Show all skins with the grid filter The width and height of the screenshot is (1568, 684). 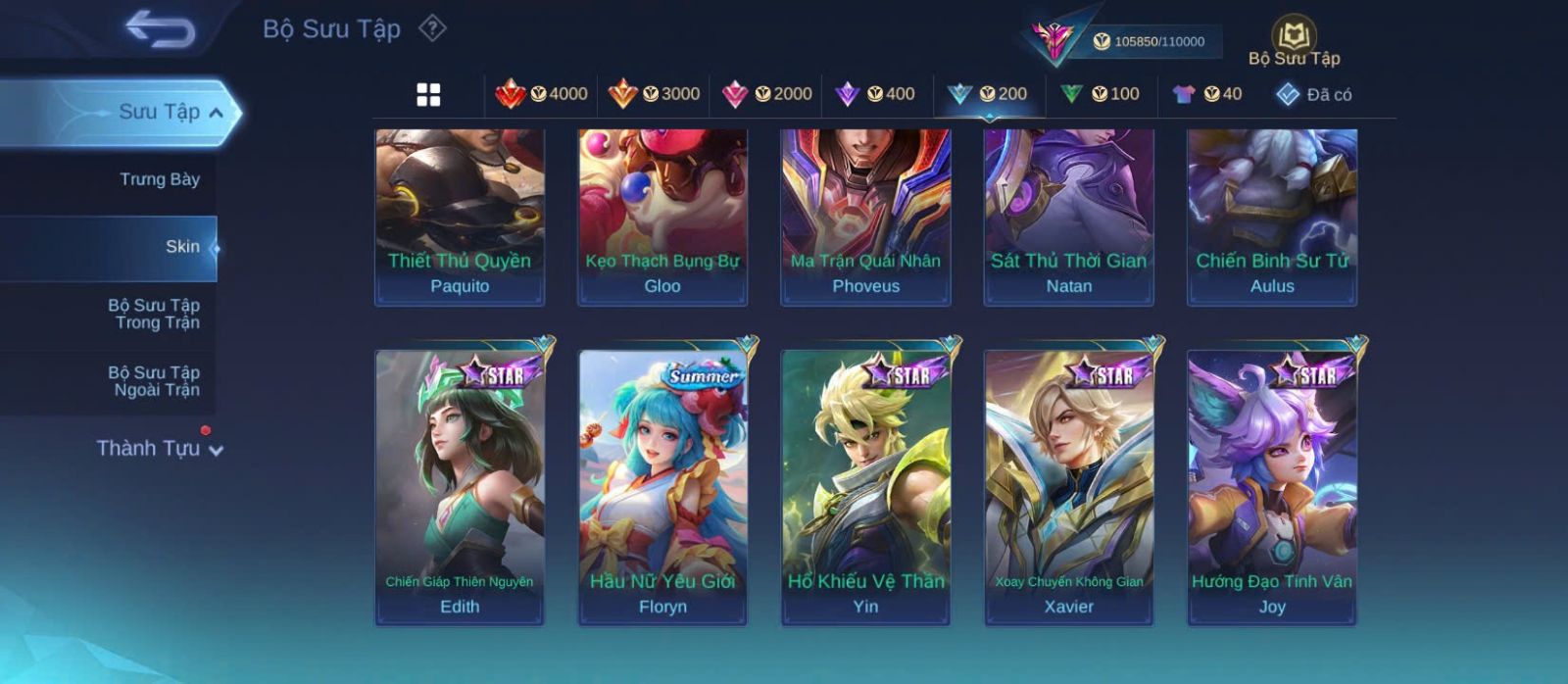pyautogui.click(x=428, y=95)
